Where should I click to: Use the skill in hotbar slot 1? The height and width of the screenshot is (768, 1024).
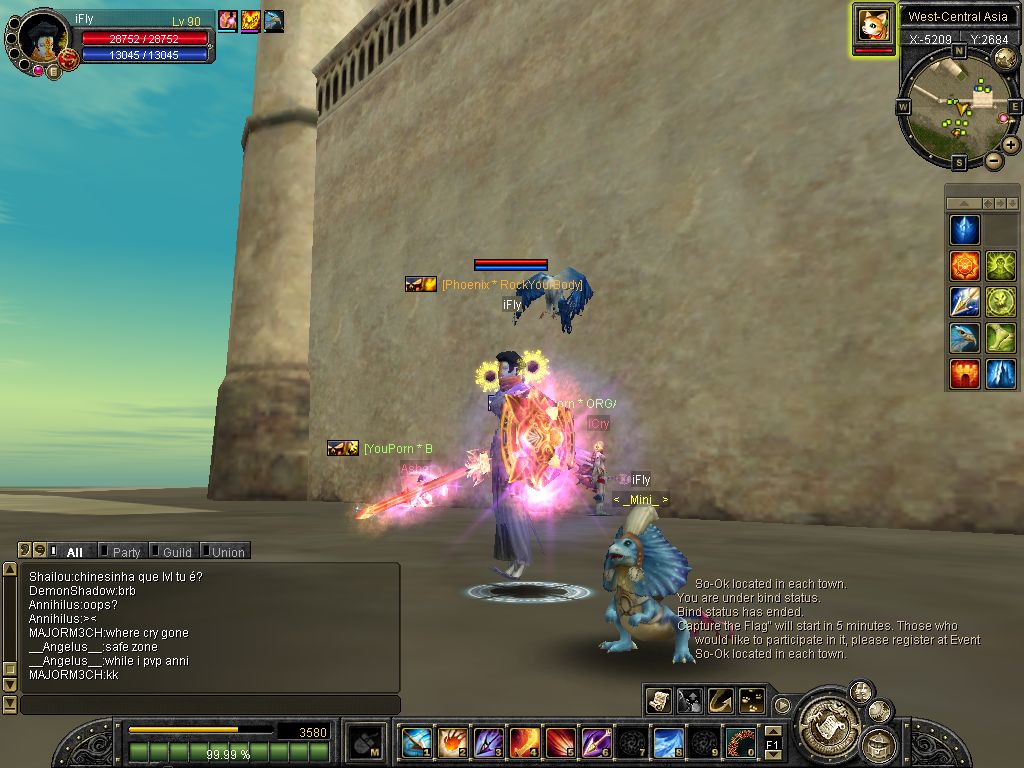[x=417, y=742]
